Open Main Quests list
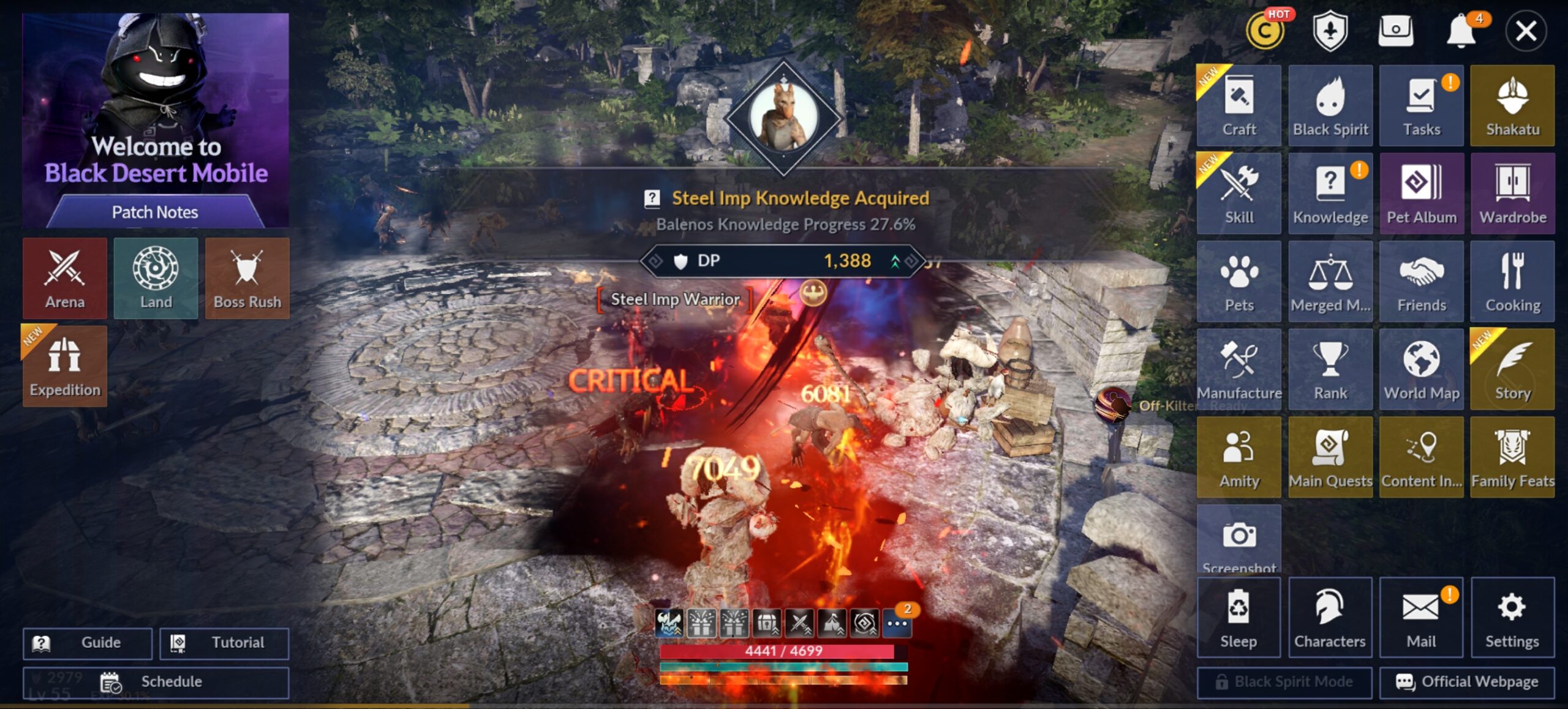Viewport: 1568px width, 709px height. point(1330,457)
